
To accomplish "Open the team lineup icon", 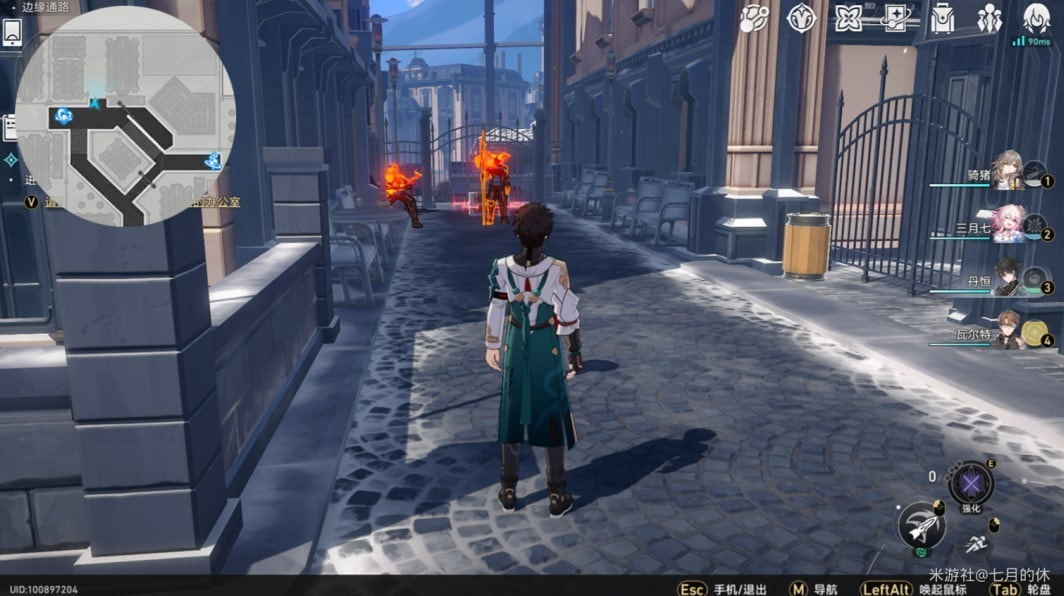I will [x=990, y=17].
